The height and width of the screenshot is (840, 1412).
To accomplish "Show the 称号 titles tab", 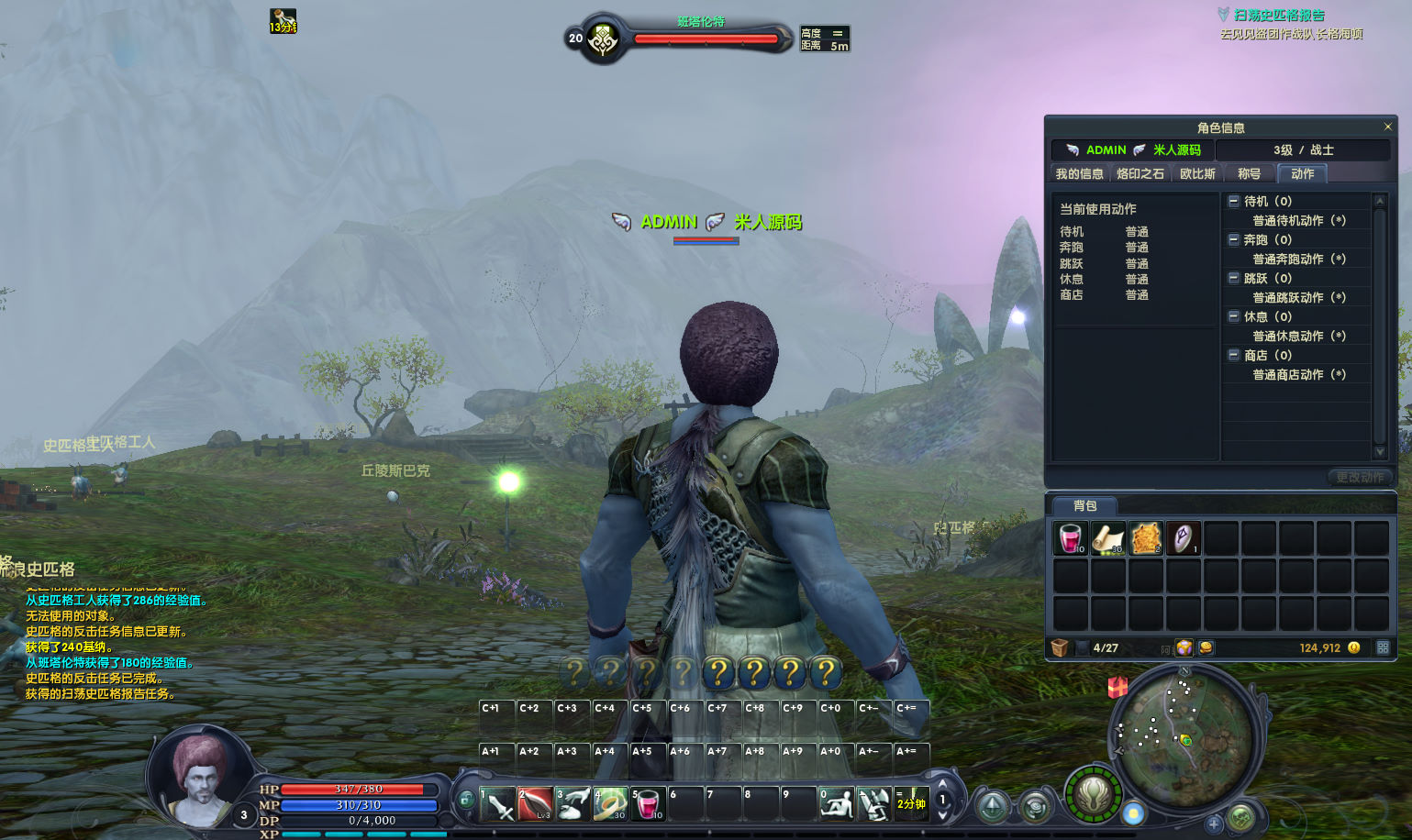I will pos(1249,173).
